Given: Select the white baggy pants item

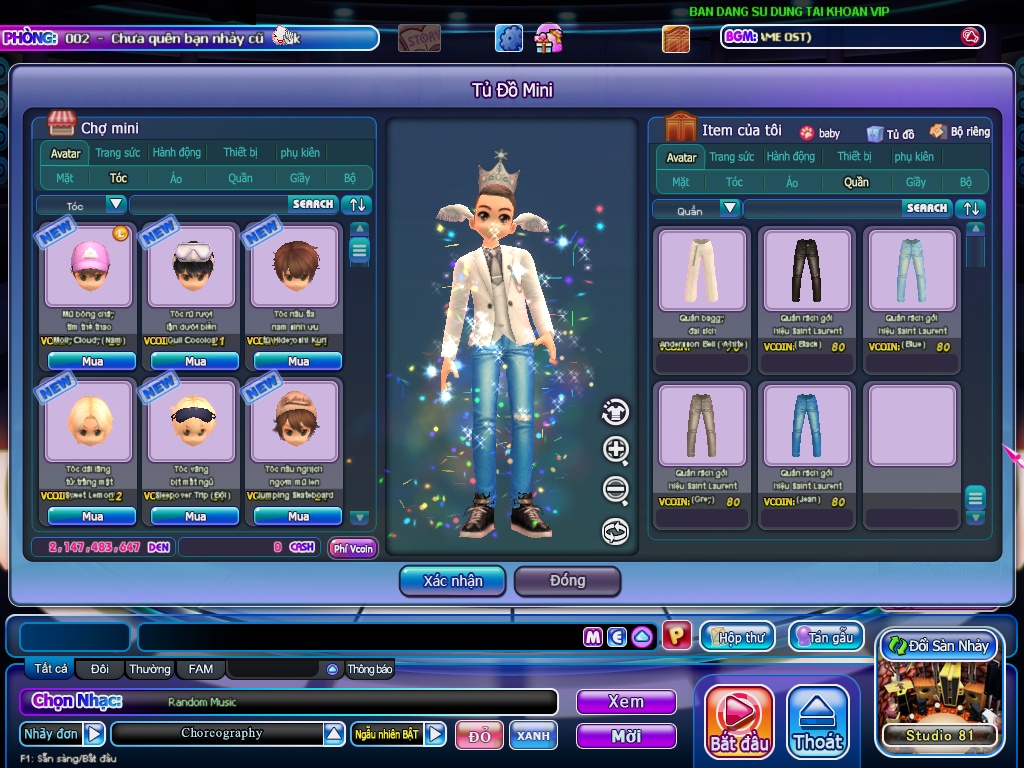Looking at the screenshot, I should coord(701,270).
